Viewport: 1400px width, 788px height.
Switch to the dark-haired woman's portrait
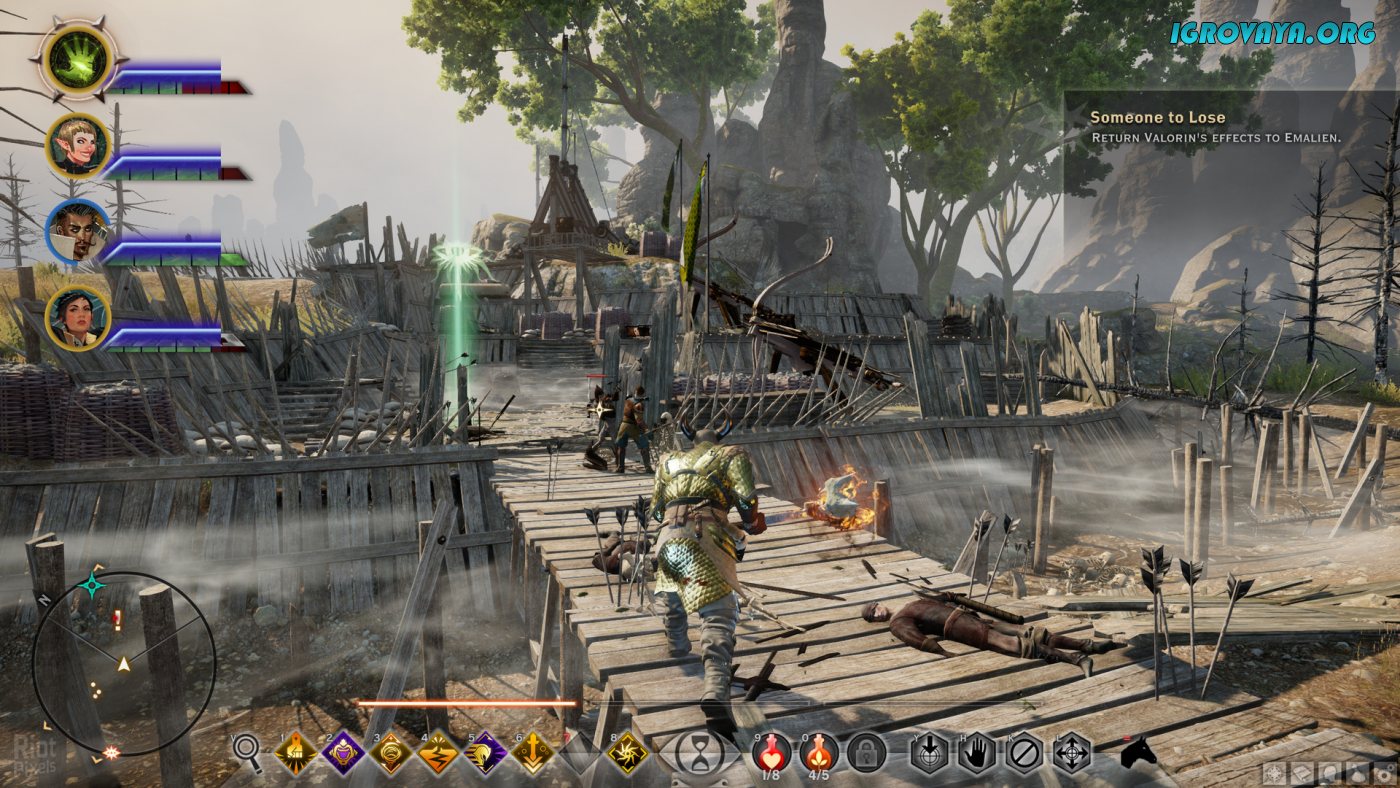(77, 319)
